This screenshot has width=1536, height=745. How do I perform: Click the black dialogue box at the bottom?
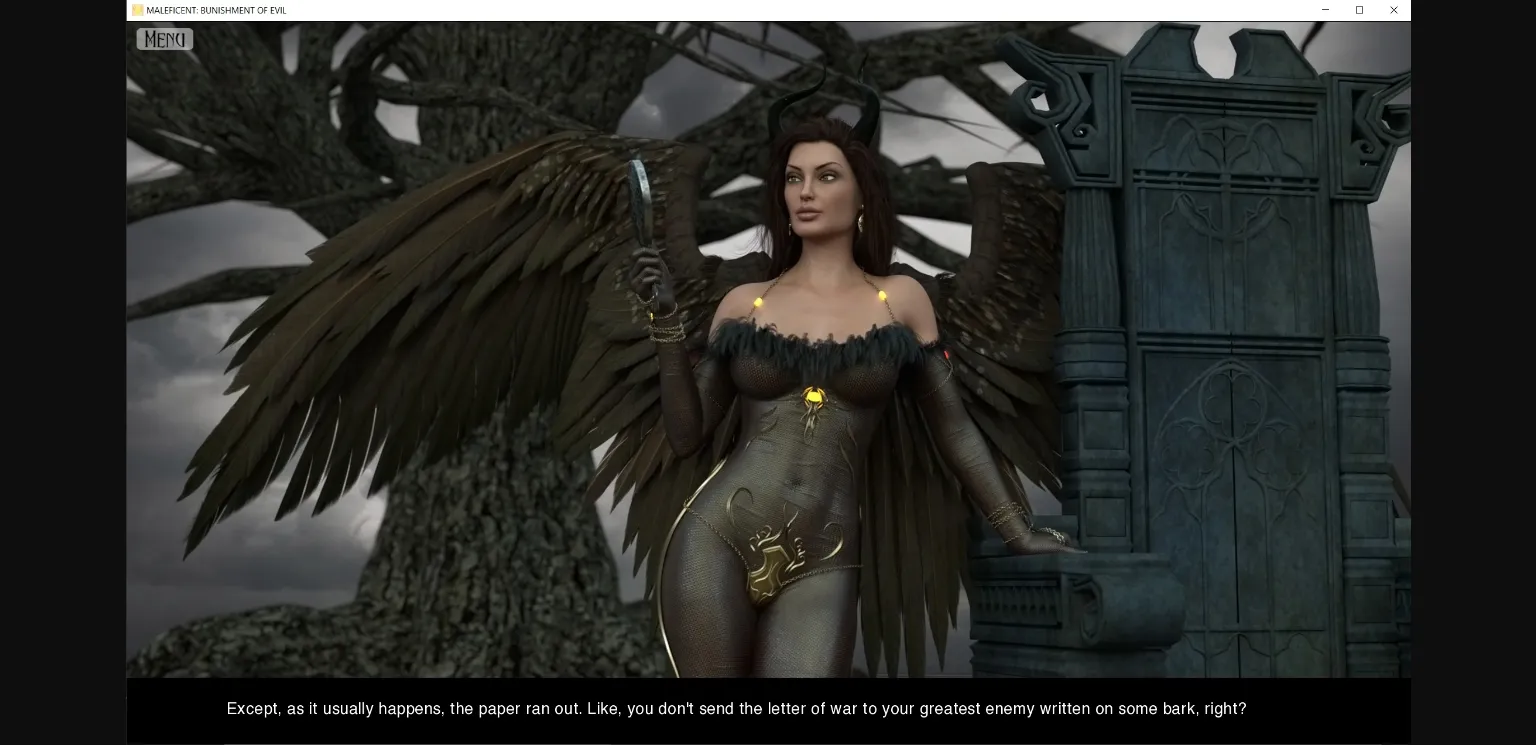pos(768,710)
